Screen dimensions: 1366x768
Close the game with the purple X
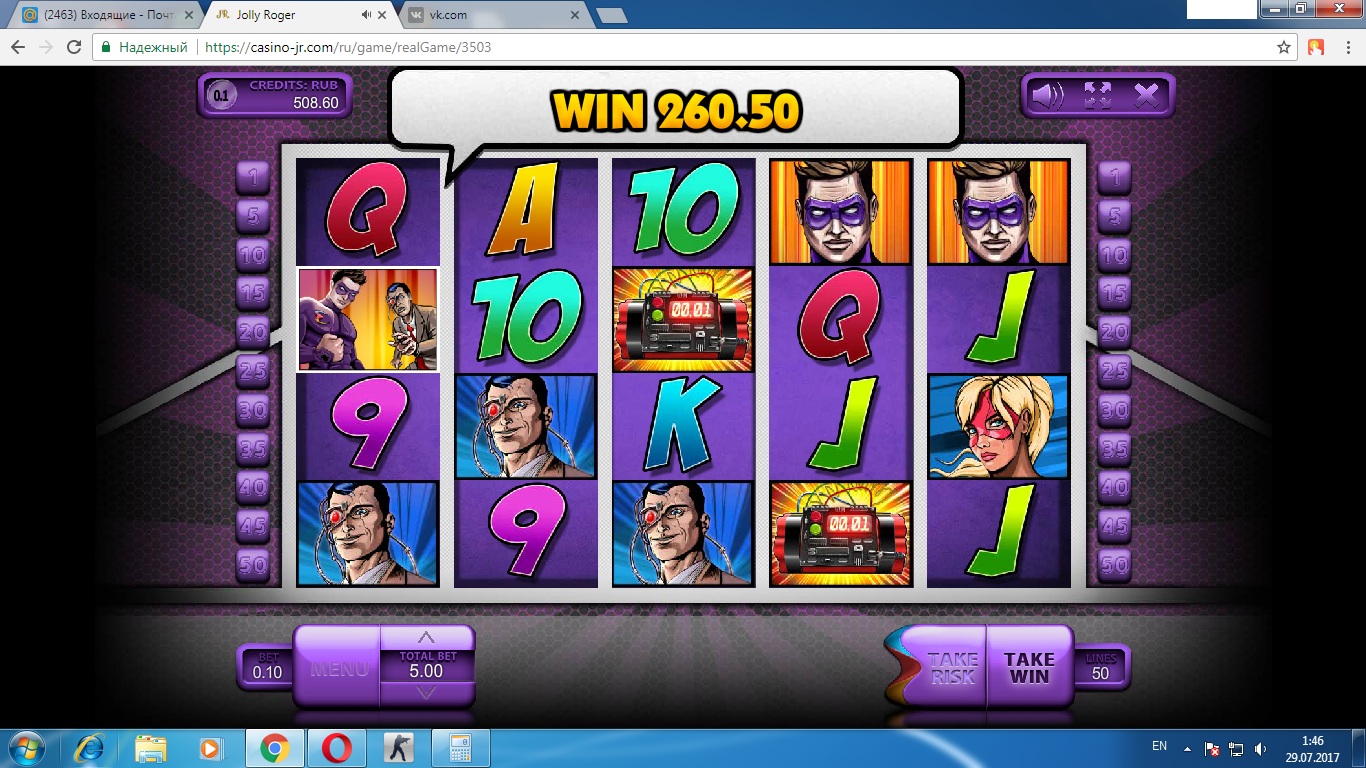1146,96
